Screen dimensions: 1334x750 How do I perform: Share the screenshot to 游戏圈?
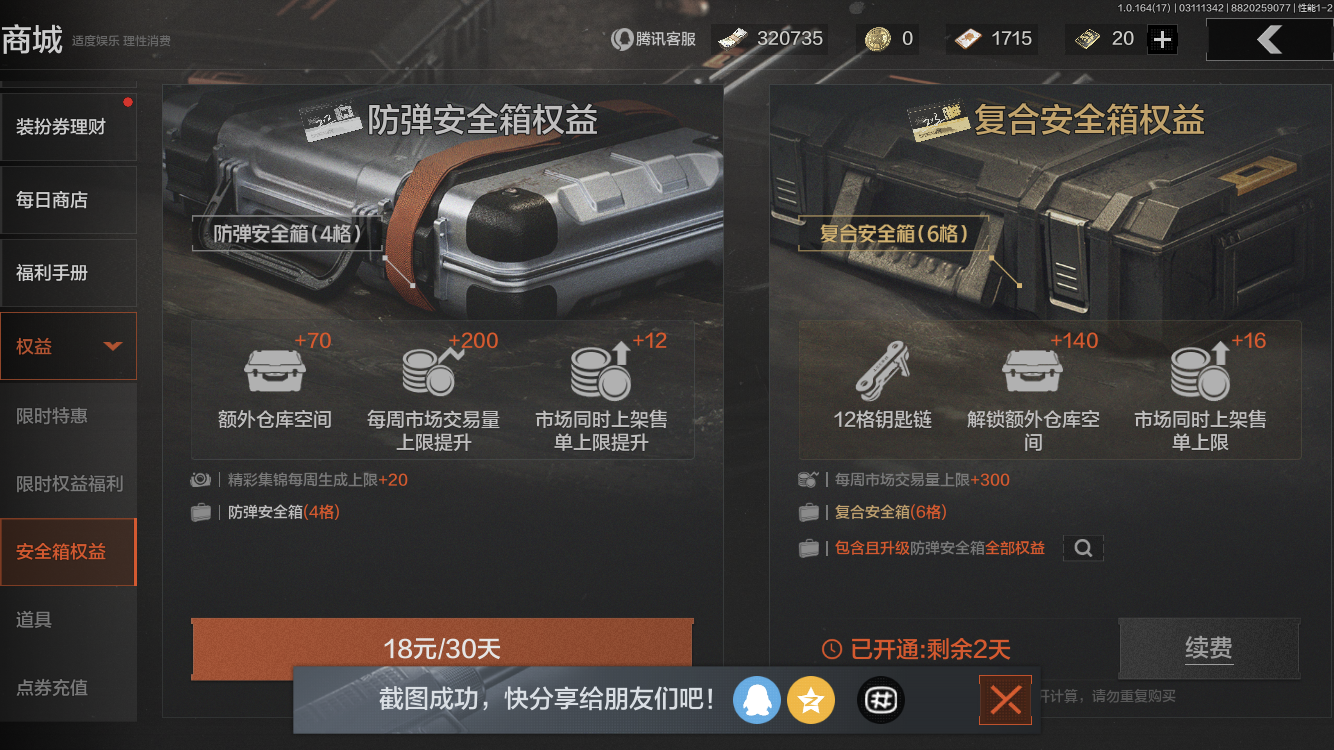[x=880, y=700]
